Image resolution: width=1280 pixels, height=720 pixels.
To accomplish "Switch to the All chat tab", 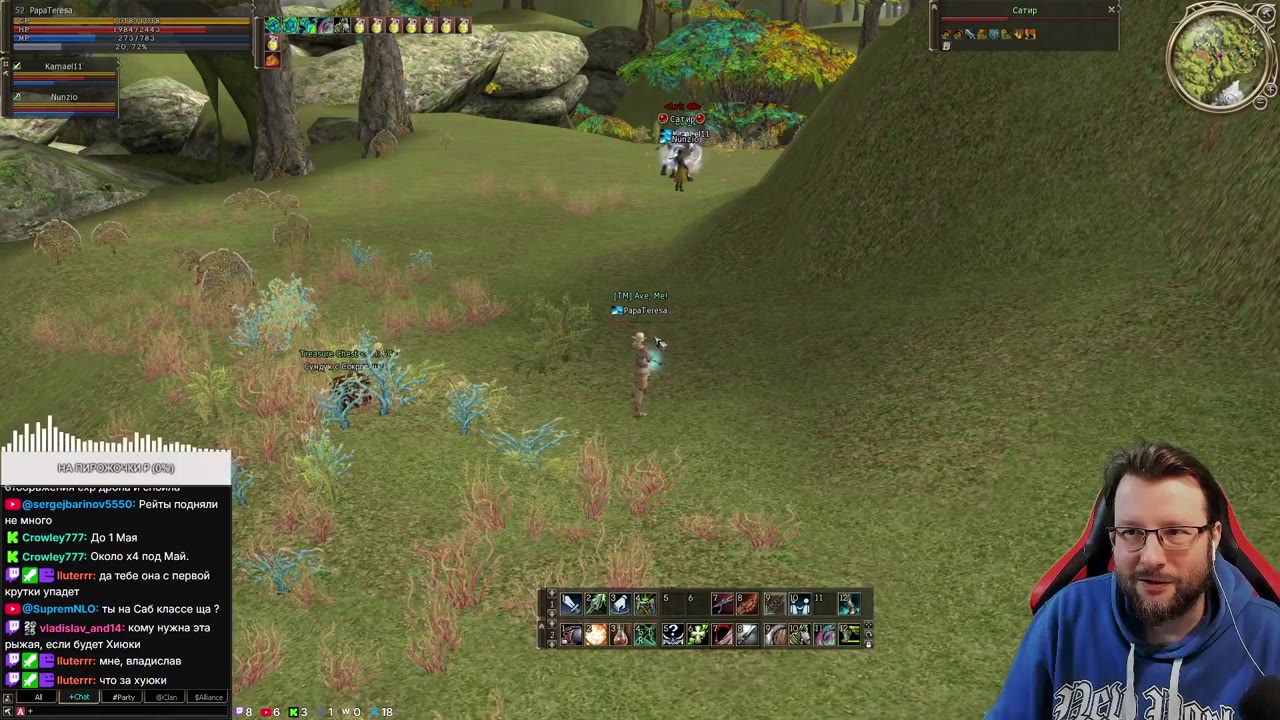I will (x=38, y=697).
